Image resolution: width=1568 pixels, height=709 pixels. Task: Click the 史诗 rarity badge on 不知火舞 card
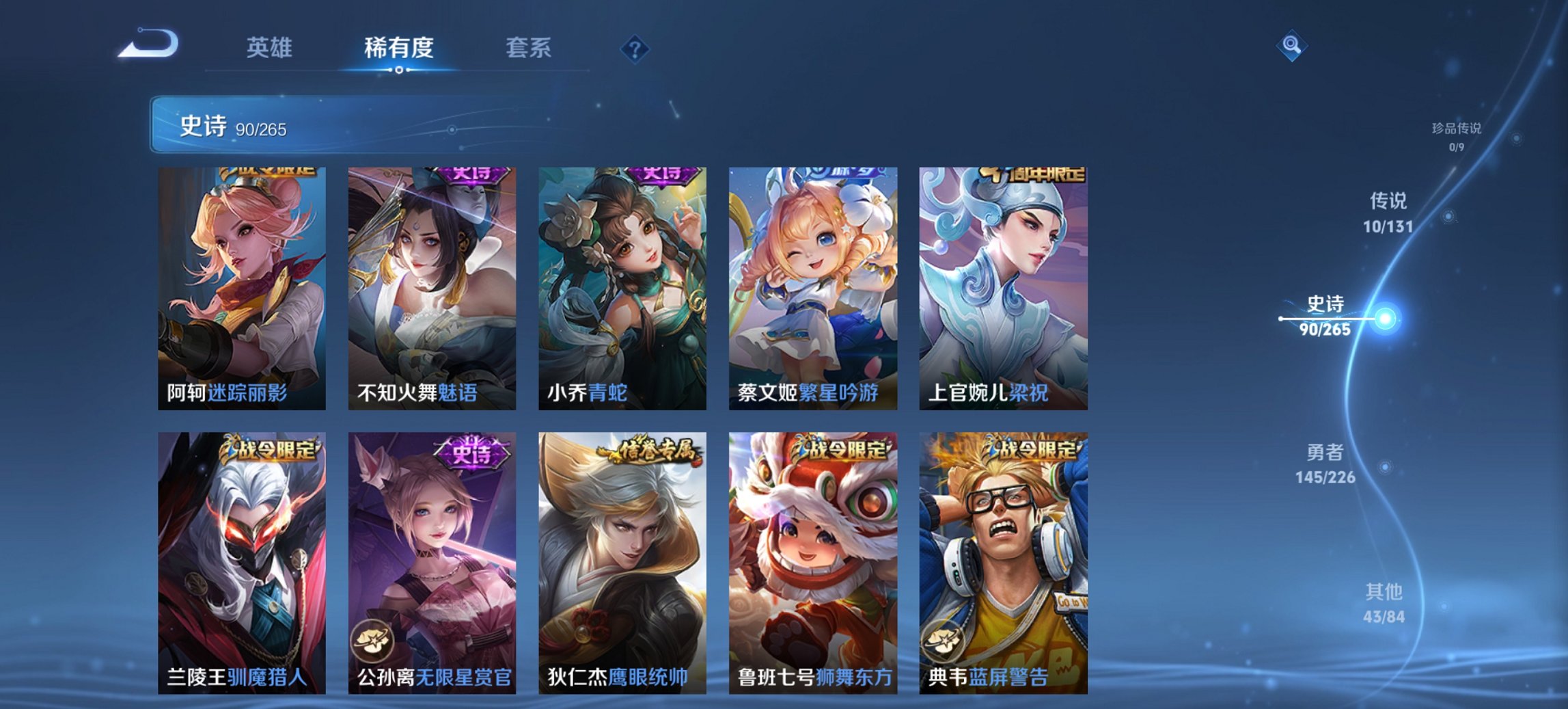click(472, 174)
